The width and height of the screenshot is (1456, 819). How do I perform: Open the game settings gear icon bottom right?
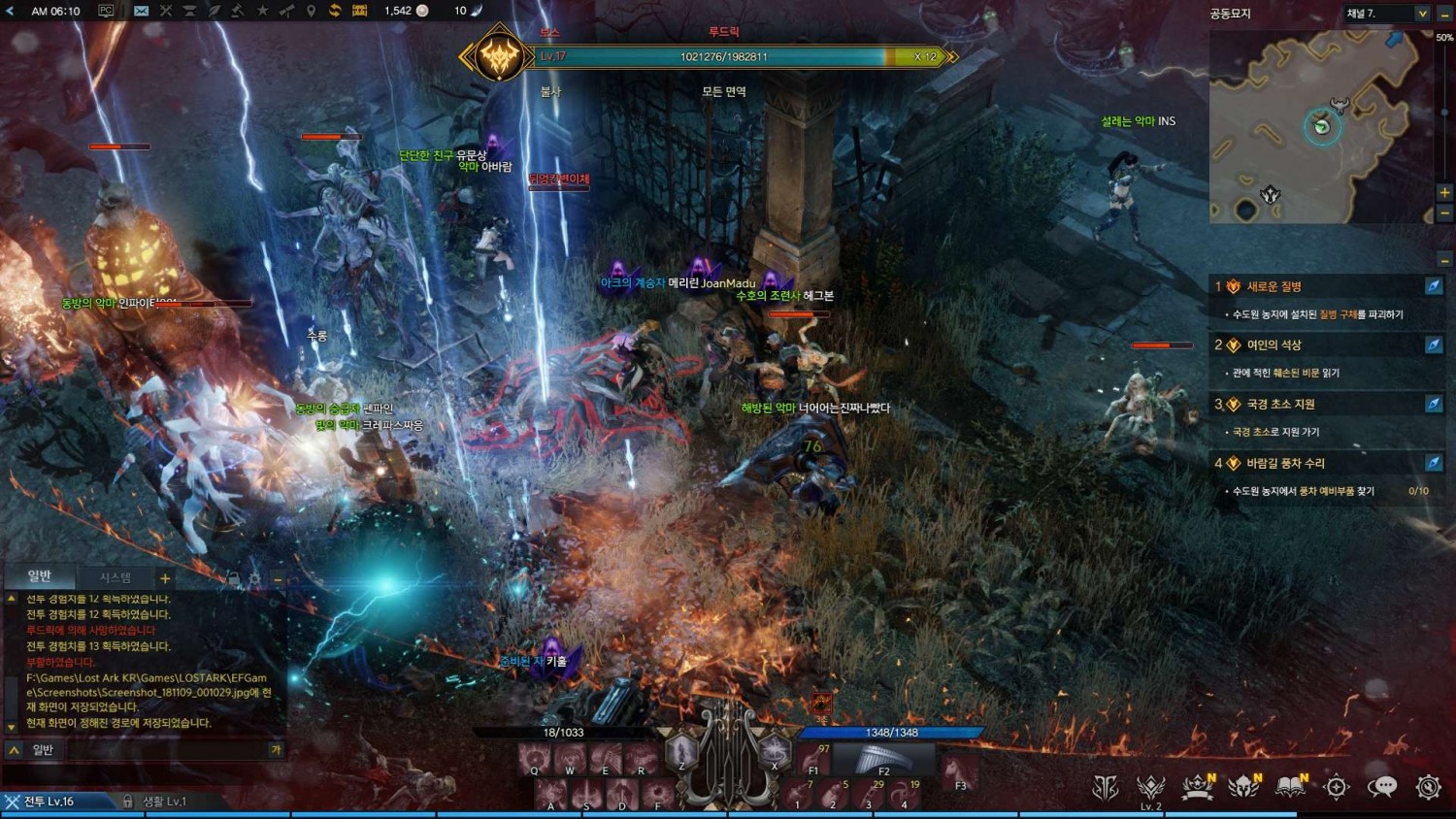tap(1426, 787)
